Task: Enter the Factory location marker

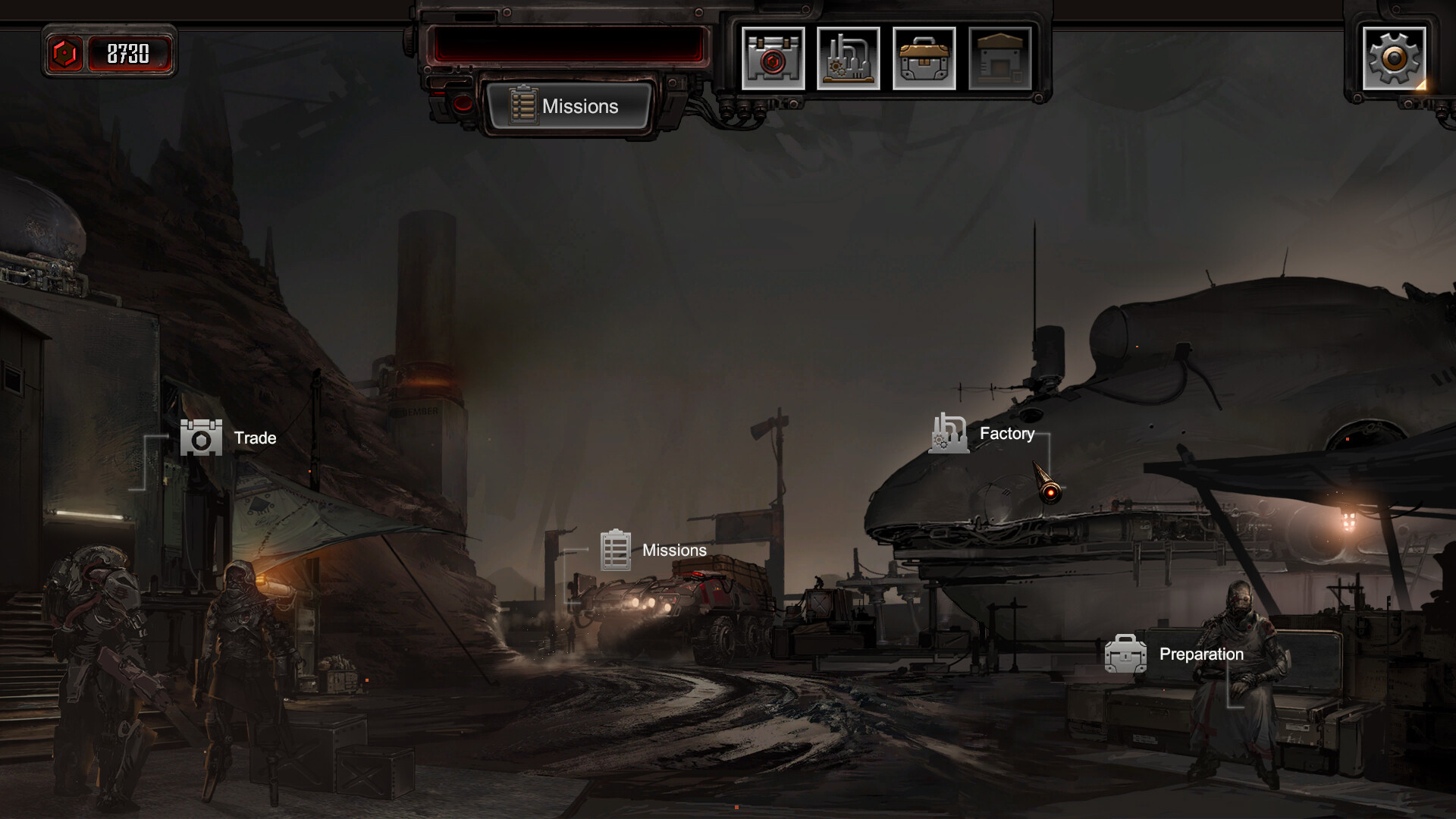Action: tap(983, 434)
